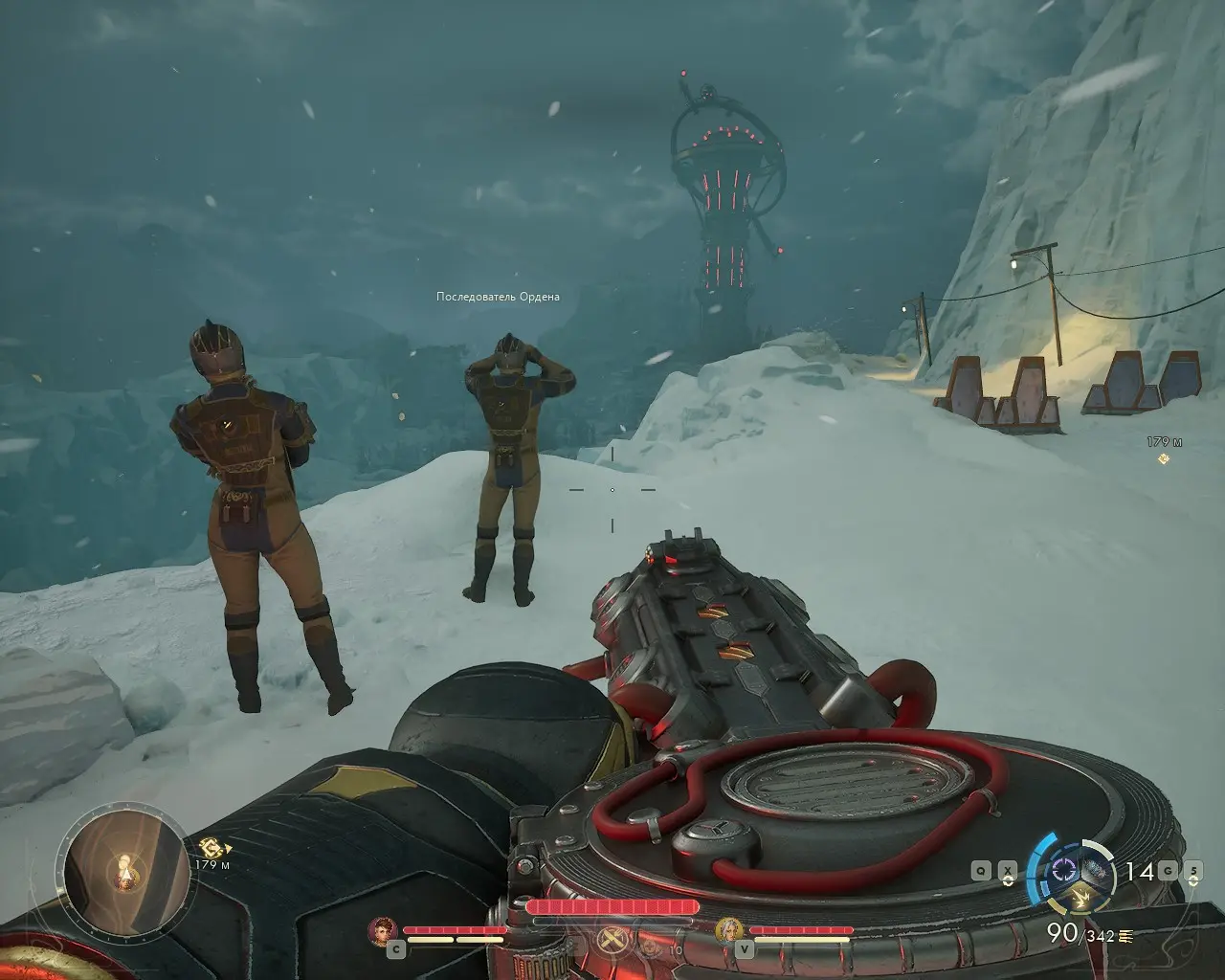Image resolution: width=1225 pixels, height=980 pixels.
Task: Open the circular minimap
Action: click(123, 867)
